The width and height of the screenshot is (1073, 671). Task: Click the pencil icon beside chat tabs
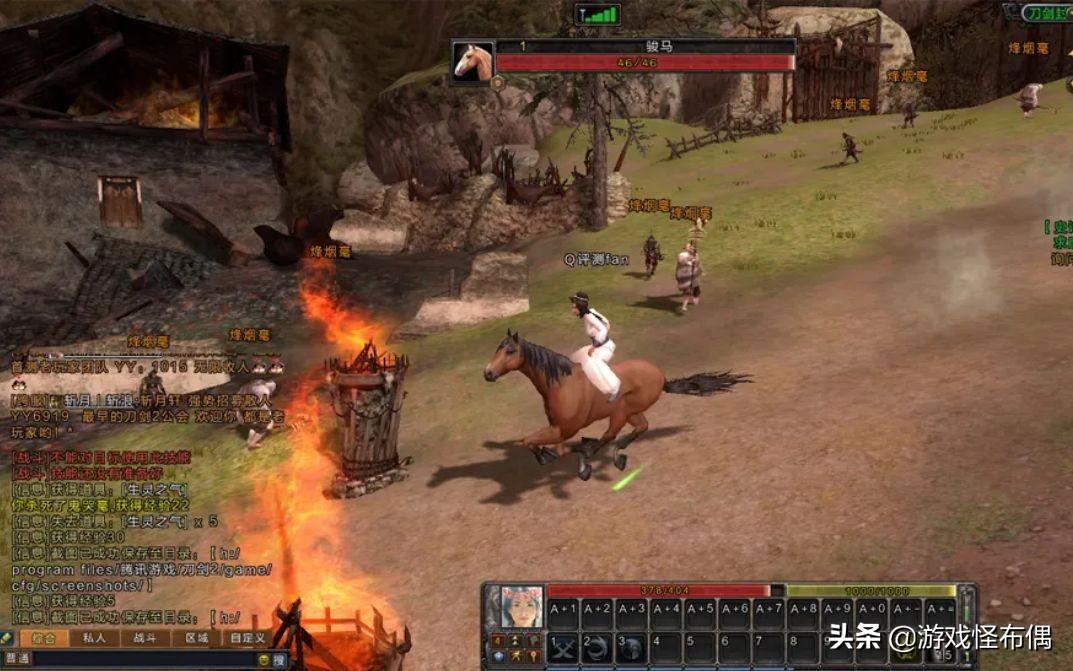coord(7,638)
